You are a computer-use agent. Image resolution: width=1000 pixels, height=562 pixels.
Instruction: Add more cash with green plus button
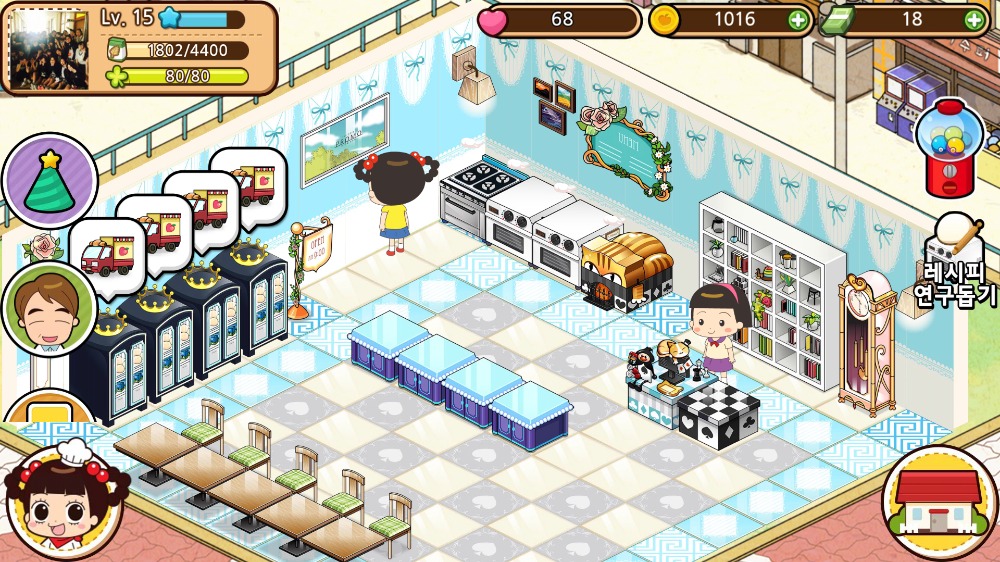(974, 19)
